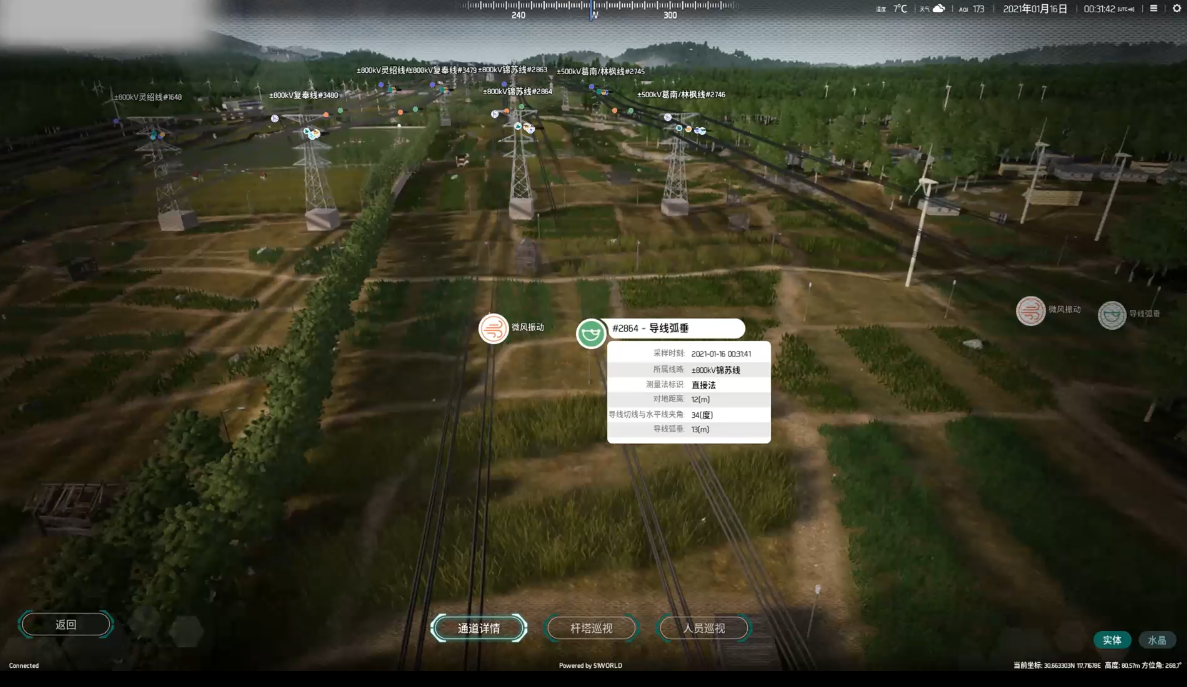Image resolution: width=1187 pixels, height=687 pixels.
Task: Switch render mode to 水晶
Action: [1156, 640]
